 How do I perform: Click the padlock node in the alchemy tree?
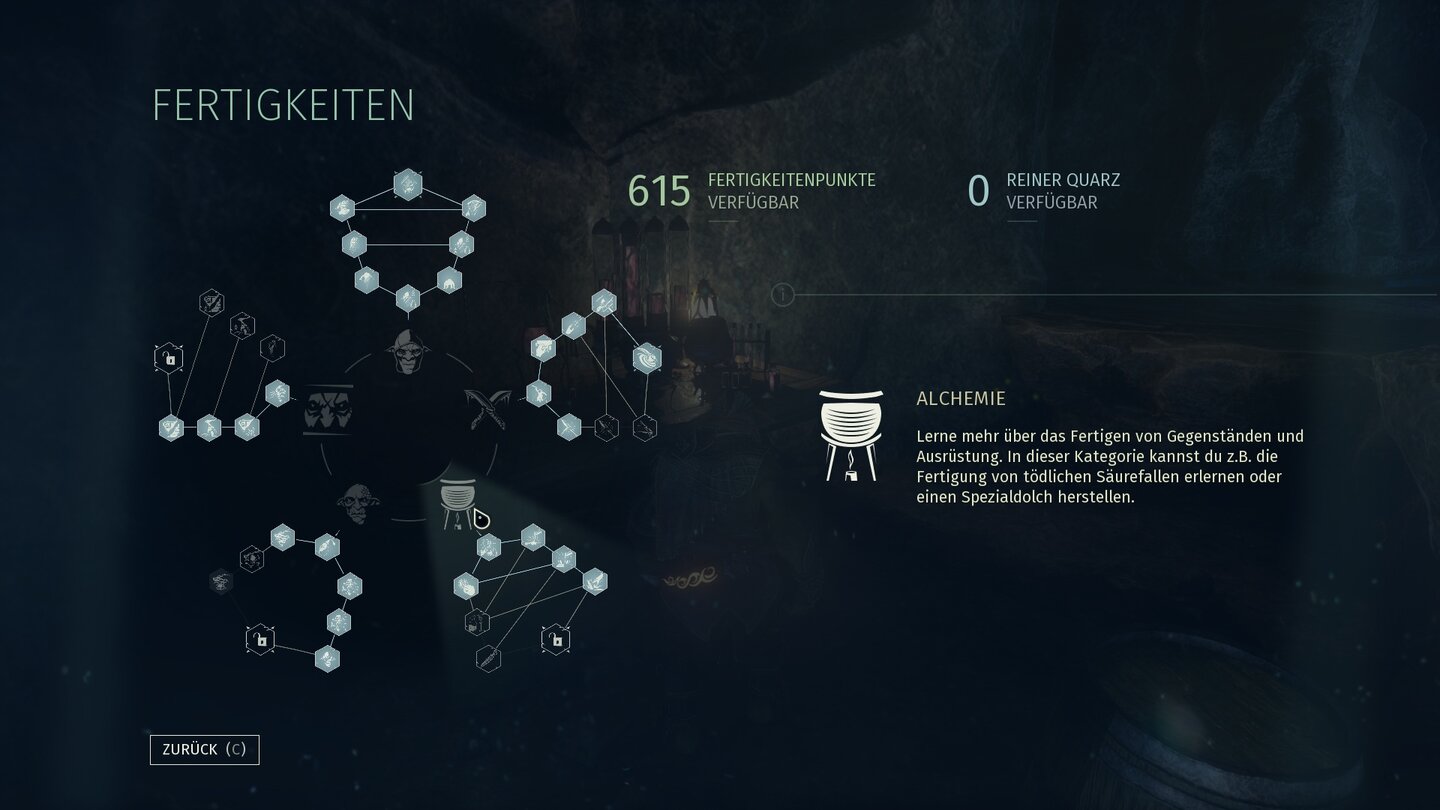pyautogui.click(x=555, y=638)
